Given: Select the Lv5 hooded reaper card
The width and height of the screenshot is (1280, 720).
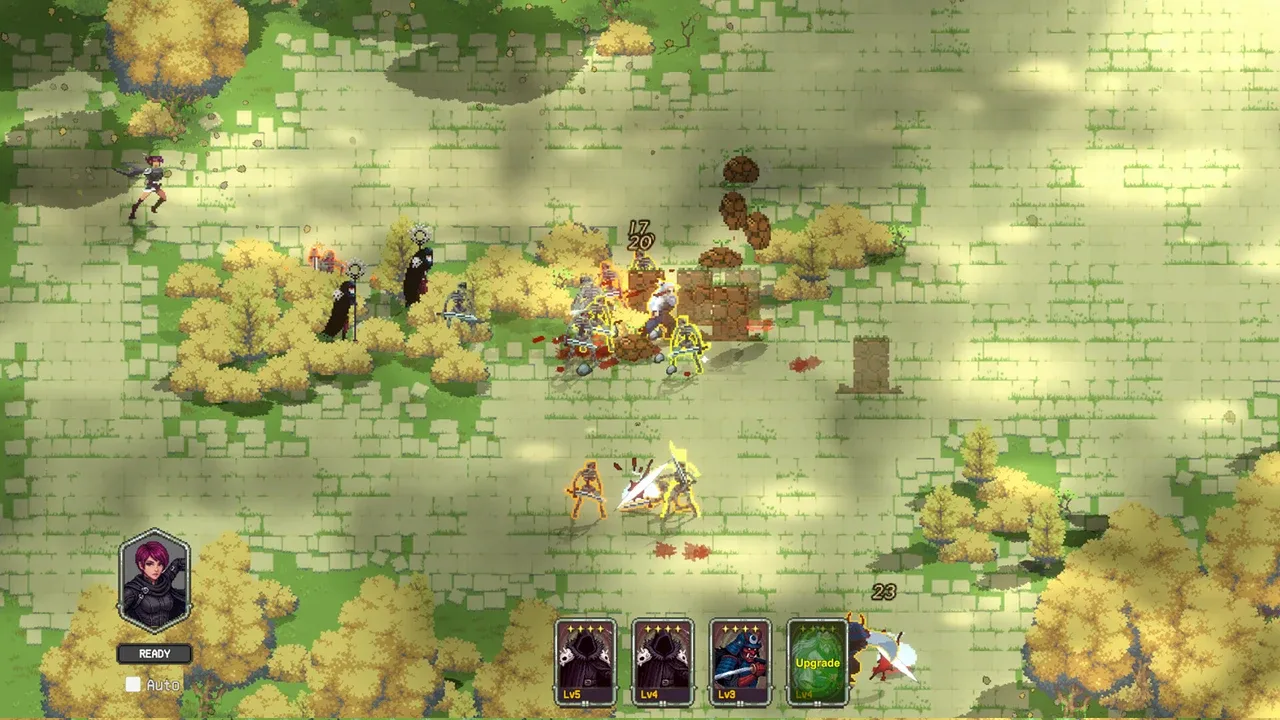Looking at the screenshot, I should pos(586,662).
